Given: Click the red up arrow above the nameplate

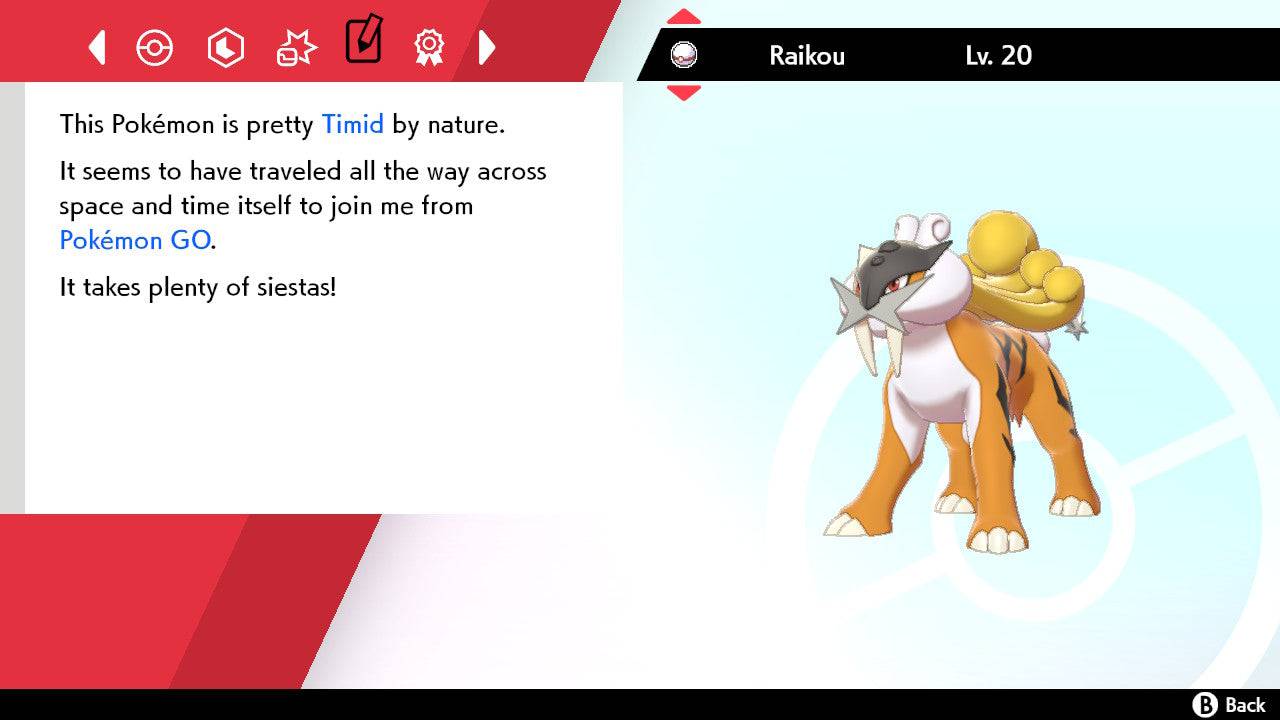Looking at the screenshot, I should [x=683, y=15].
